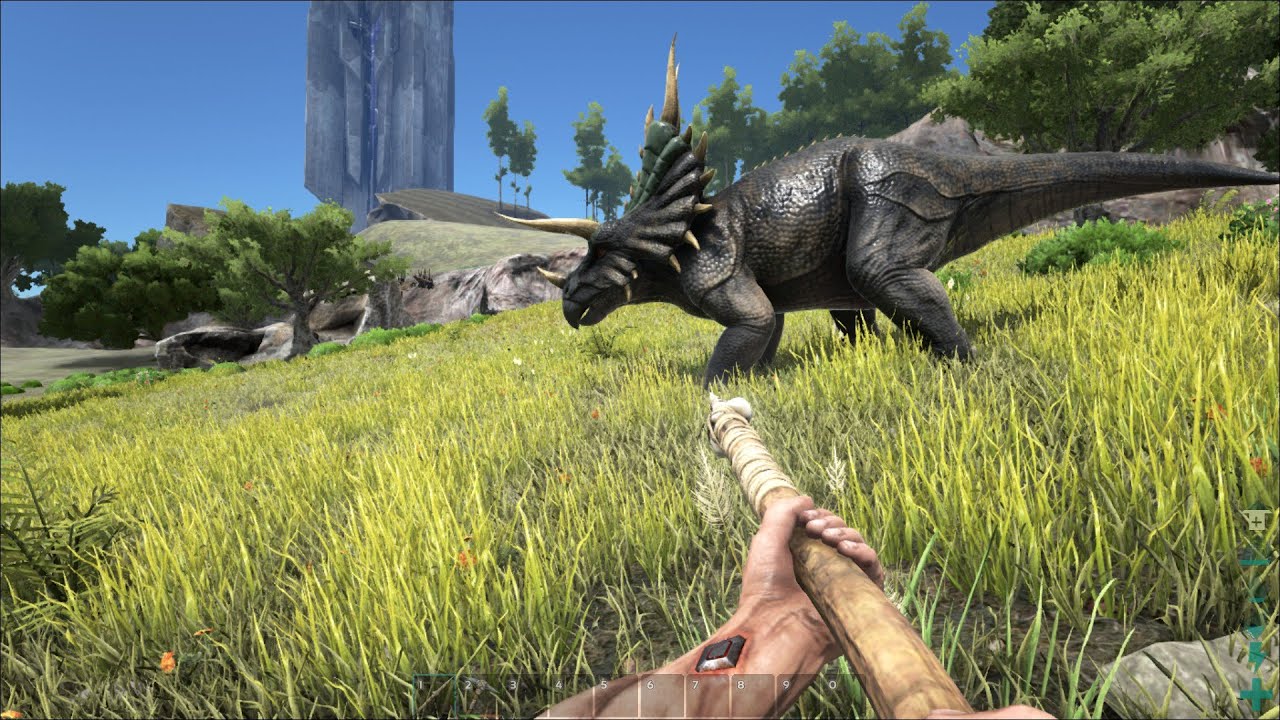Select hotbar slot number 7

pos(707,696)
